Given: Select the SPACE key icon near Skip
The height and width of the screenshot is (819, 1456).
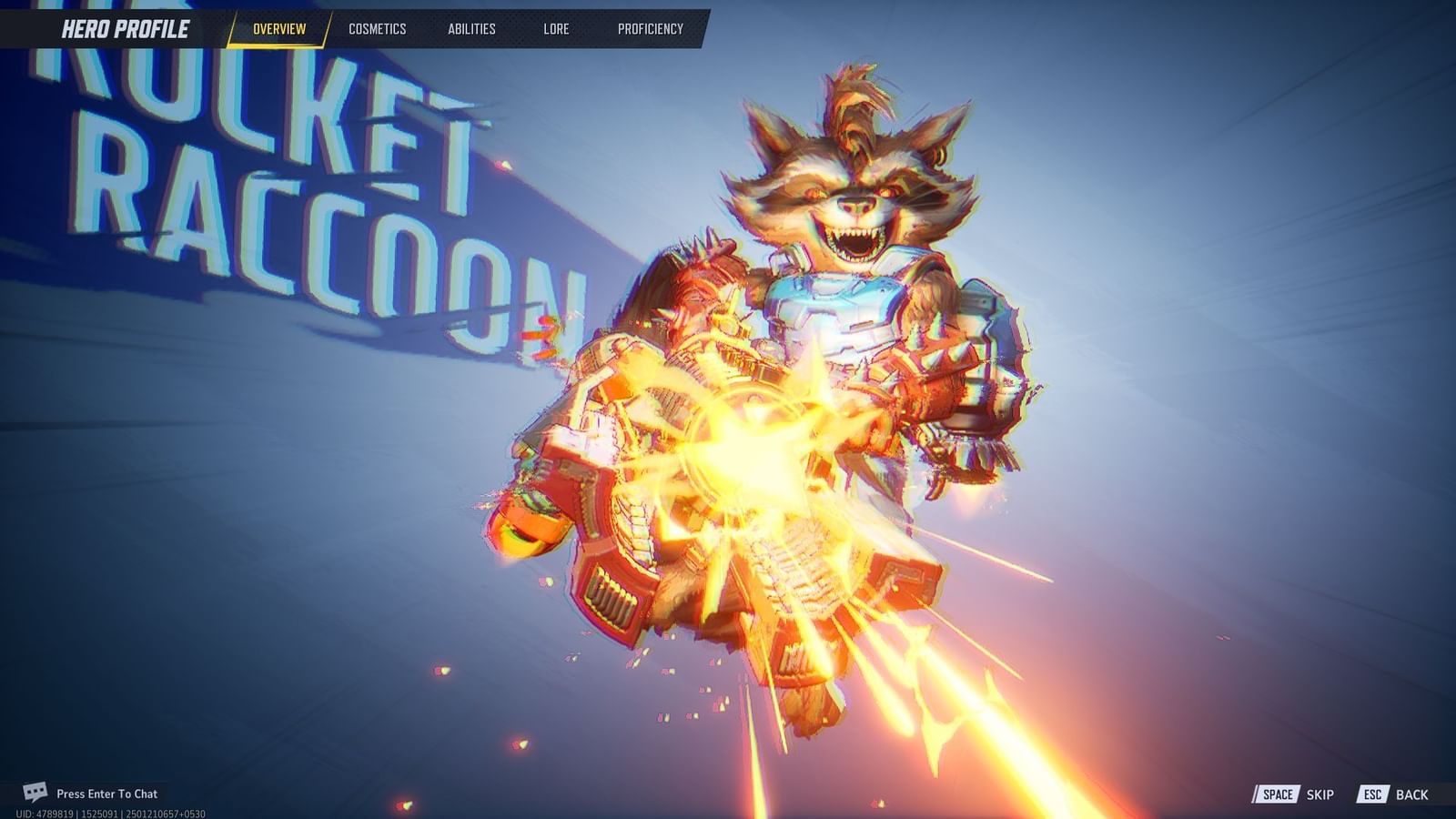Looking at the screenshot, I should coord(1278,794).
